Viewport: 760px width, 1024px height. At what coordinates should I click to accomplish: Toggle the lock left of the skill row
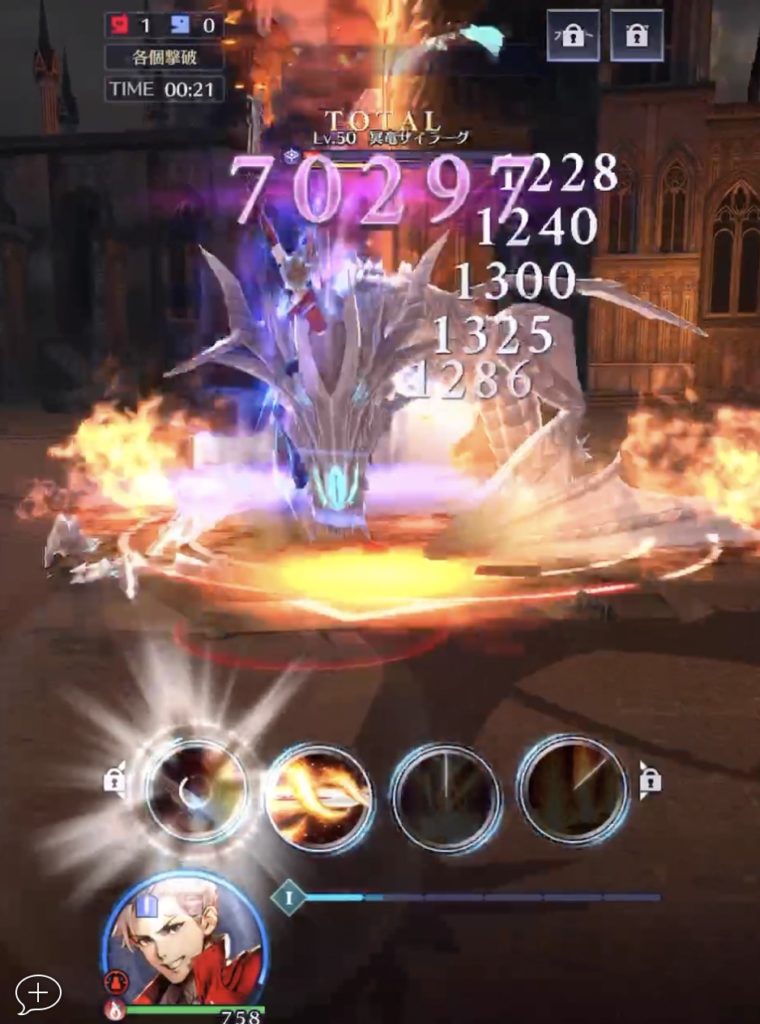[114, 781]
